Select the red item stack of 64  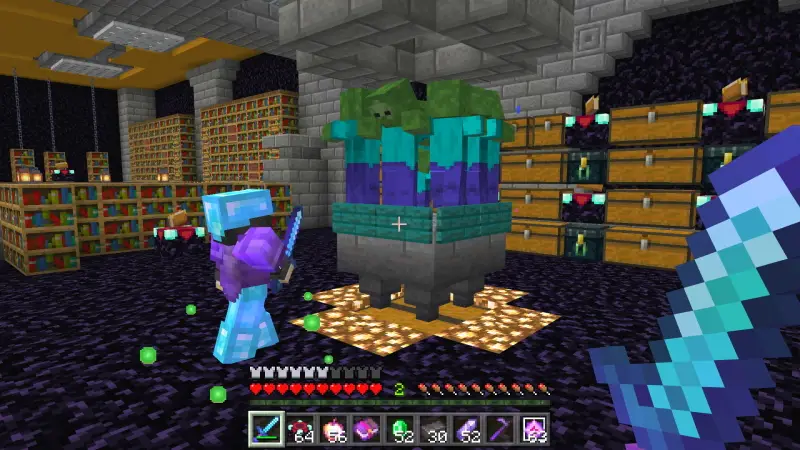[x=298, y=429]
